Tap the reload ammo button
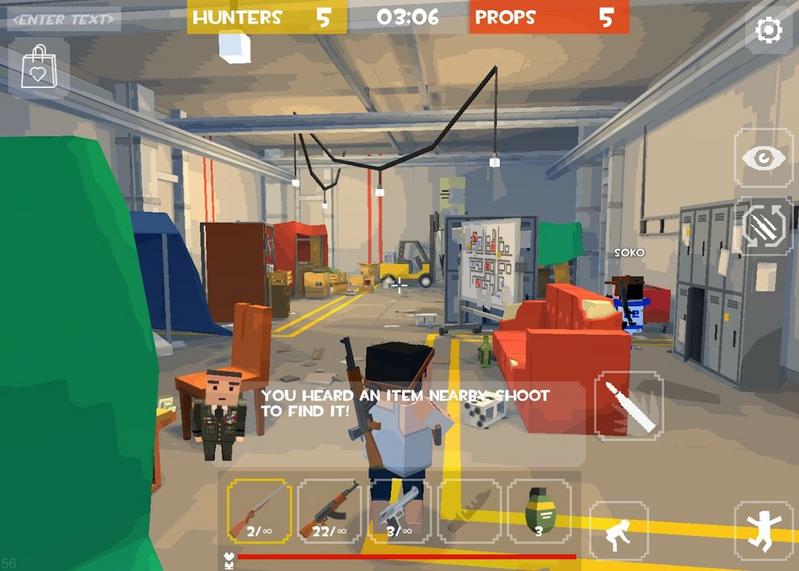 click(x=763, y=228)
